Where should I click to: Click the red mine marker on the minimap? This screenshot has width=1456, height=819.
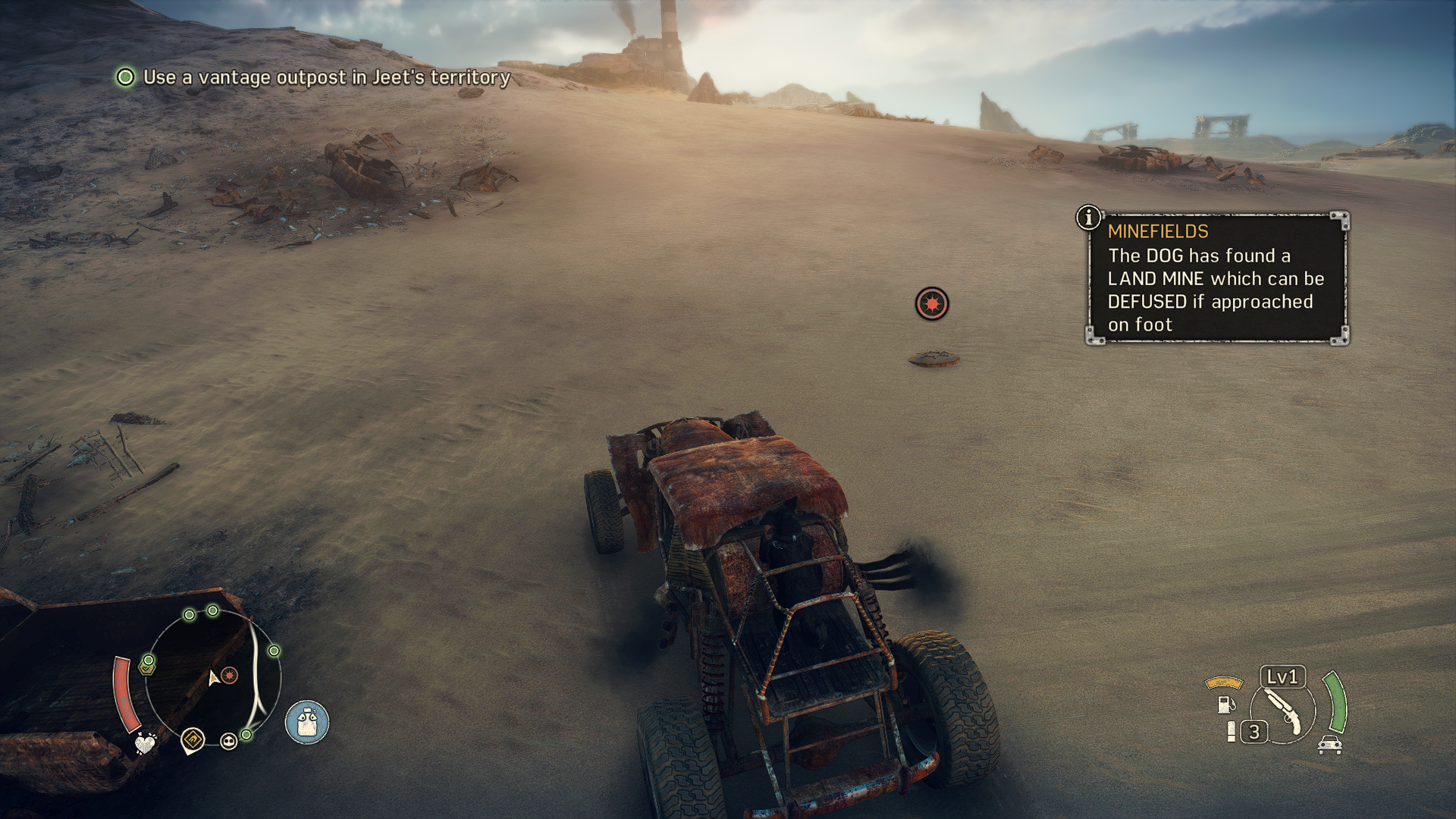point(230,675)
